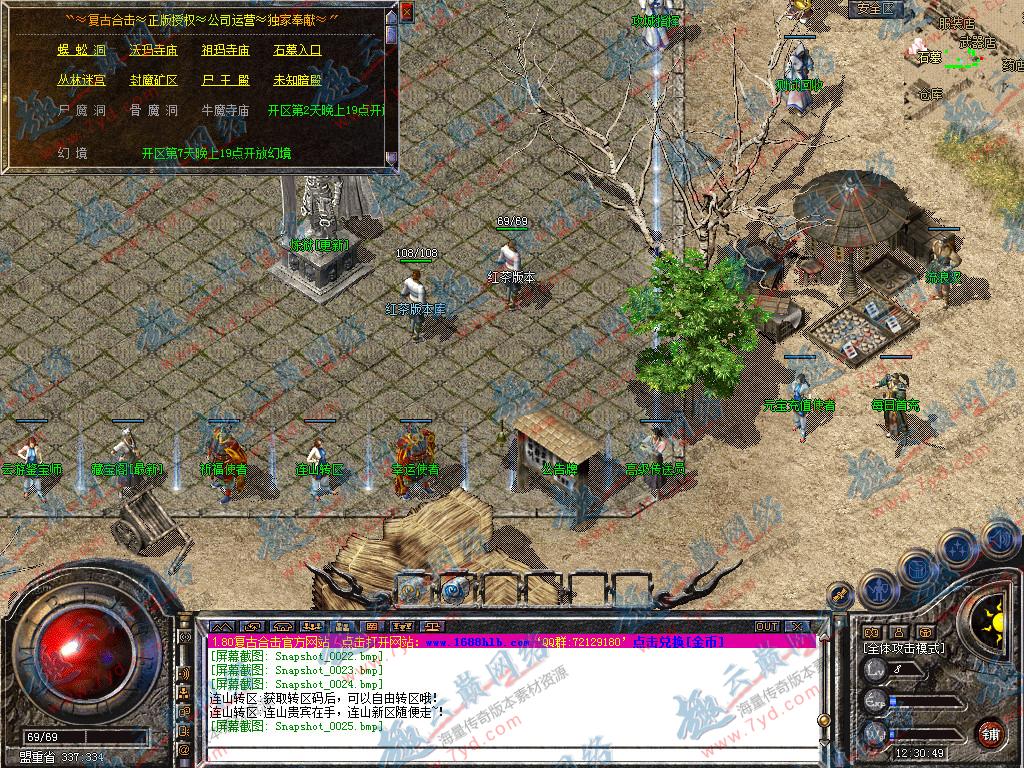
Task: Open the red 铺 shop button
Action: [991, 732]
